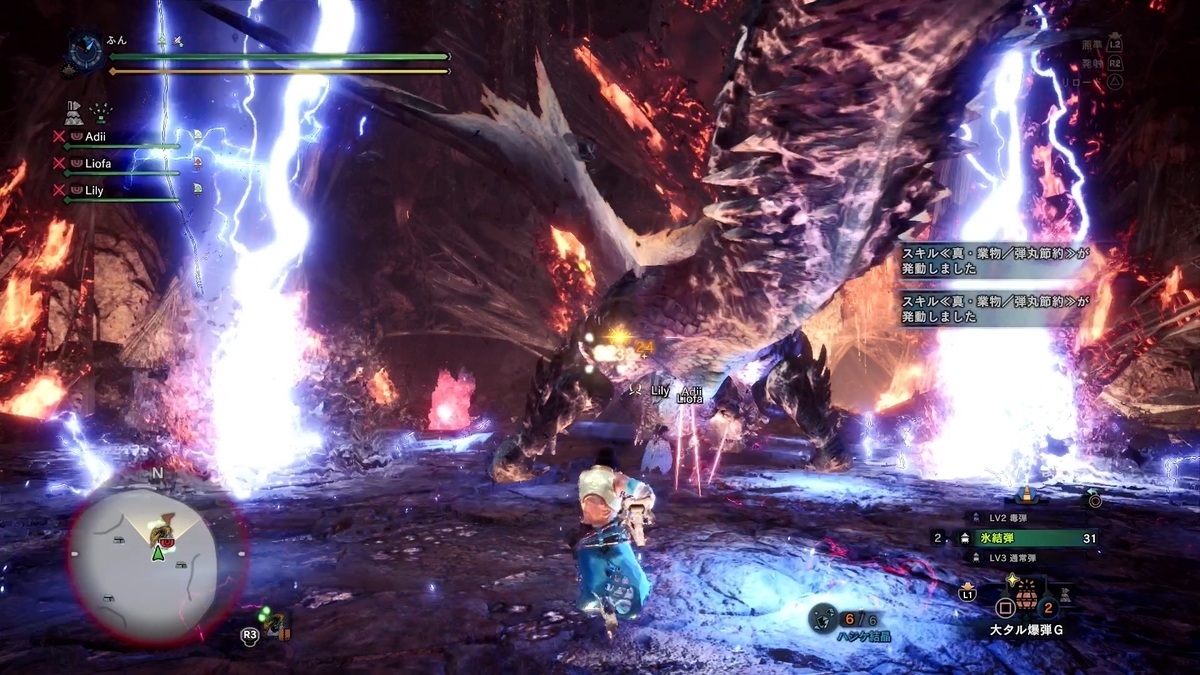Screen dimensions: 1200x675
Task: Click the ハジケ結晶 slinger ammo icon
Action: tap(822, 618)
